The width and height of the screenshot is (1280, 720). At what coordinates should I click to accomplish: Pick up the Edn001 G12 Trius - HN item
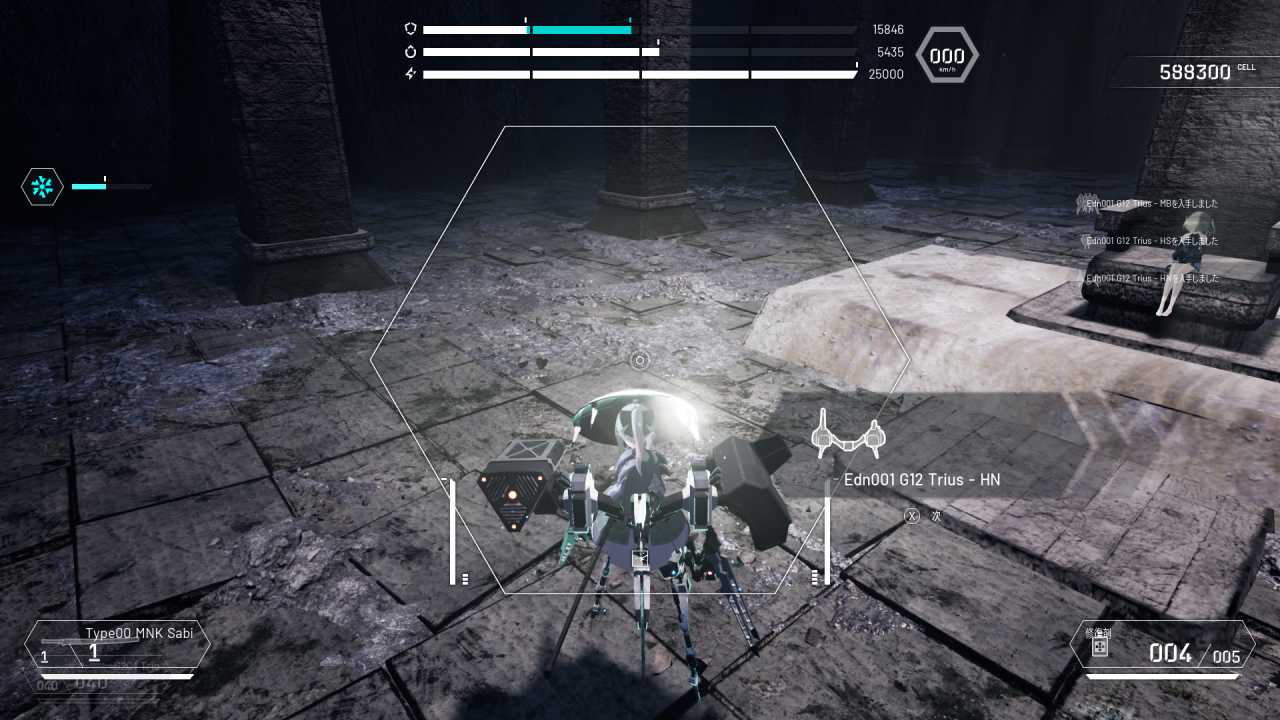(x=921, y=480)
